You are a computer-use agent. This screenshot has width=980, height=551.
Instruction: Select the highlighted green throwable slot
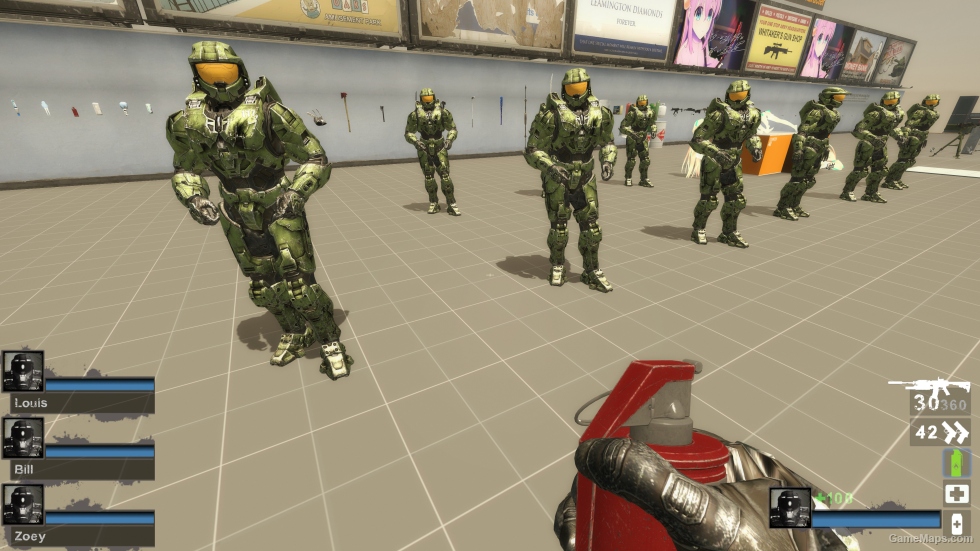tap(956, 463)
